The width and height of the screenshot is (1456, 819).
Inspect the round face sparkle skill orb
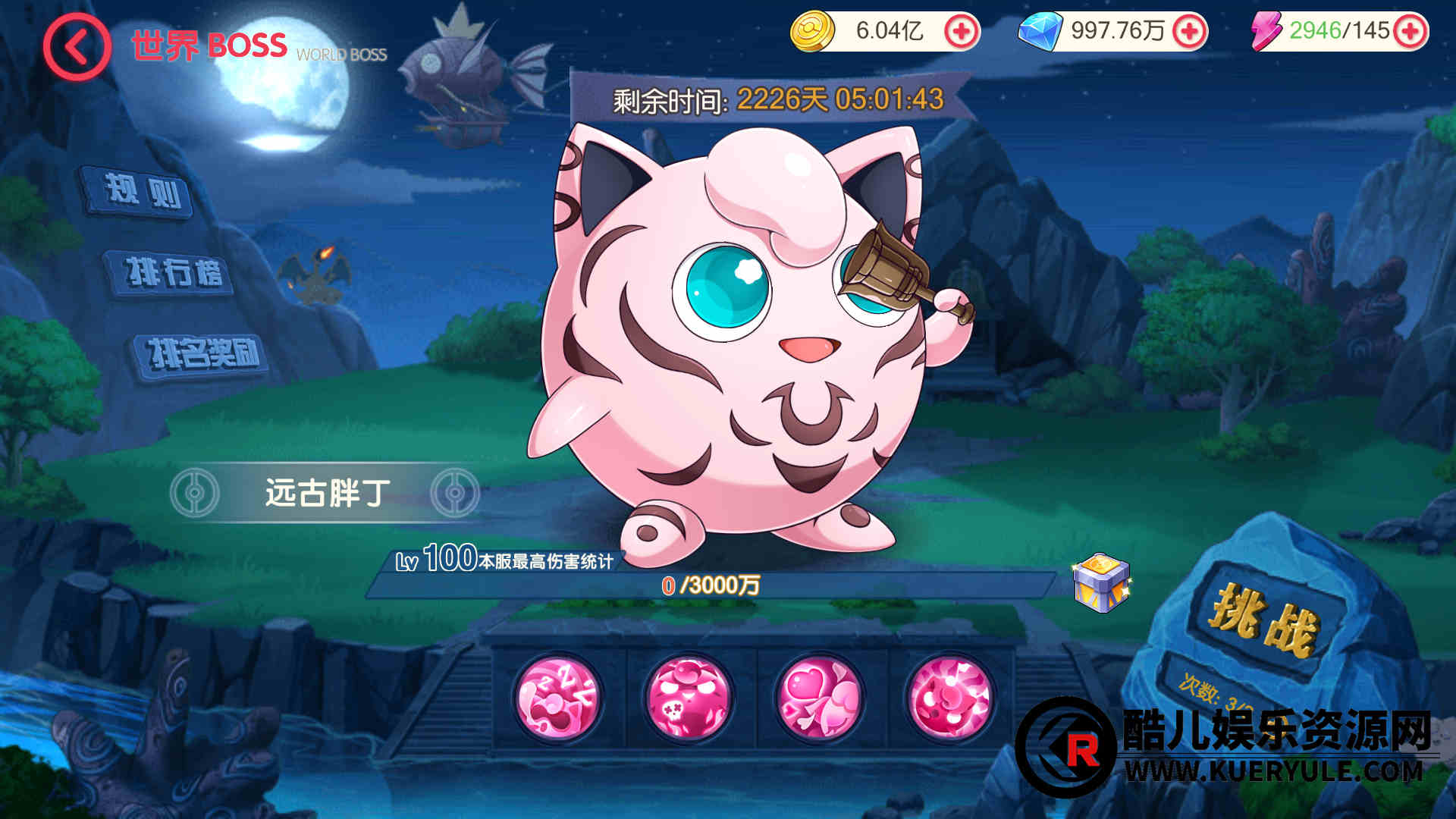tap(950, 698)
